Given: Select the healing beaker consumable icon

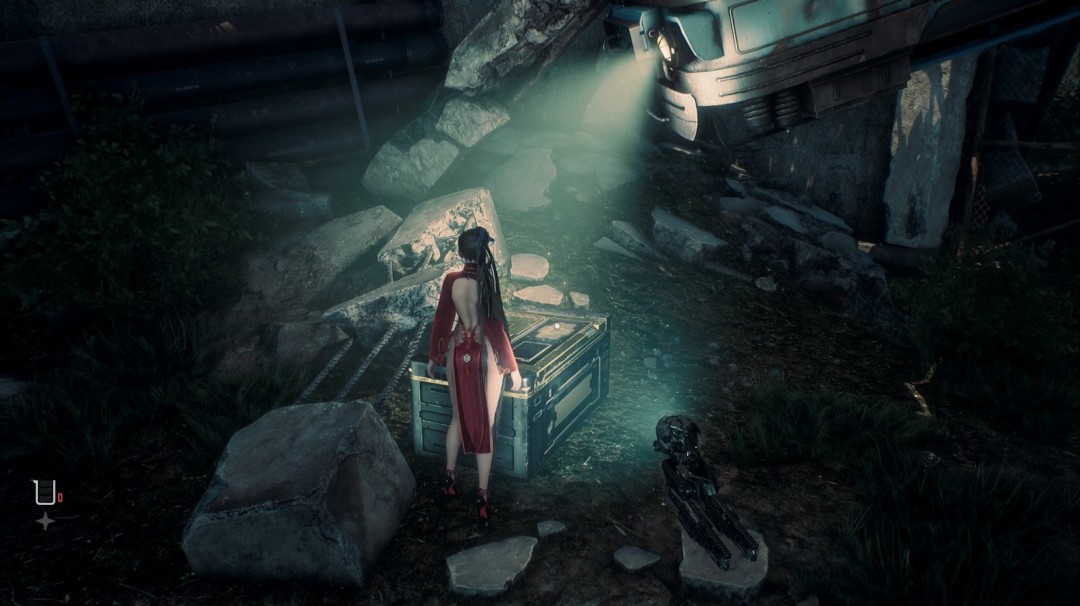Looking at the screenshot, I should [44, 492].
